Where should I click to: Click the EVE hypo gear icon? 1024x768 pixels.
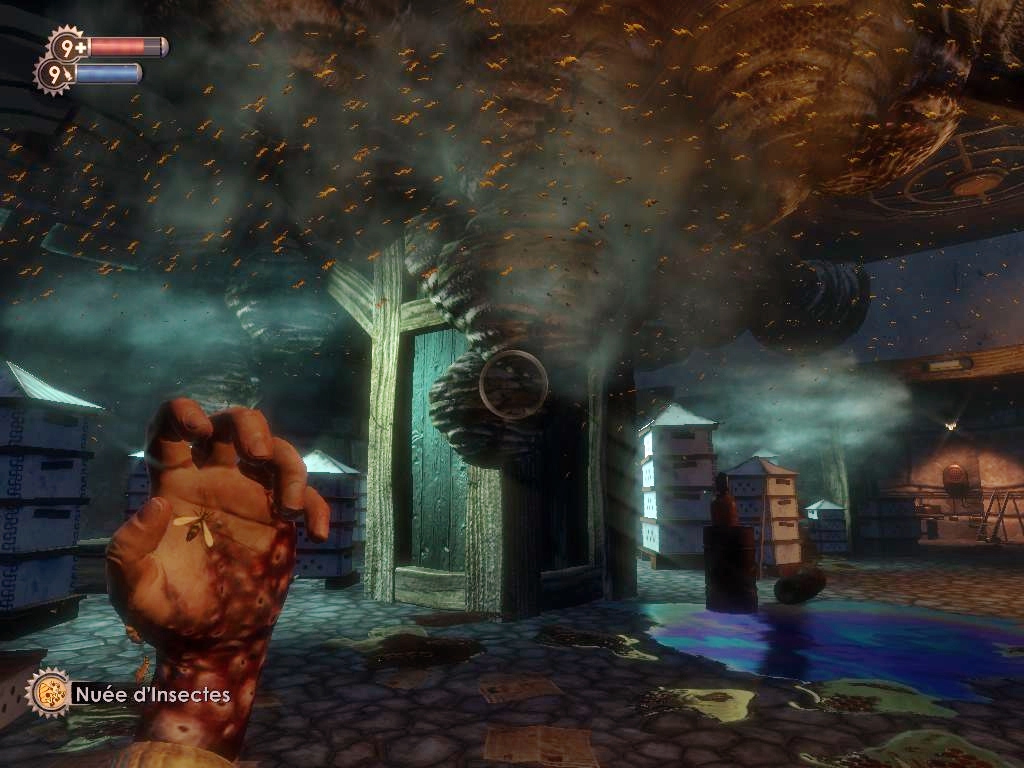[x=54, y=74]
